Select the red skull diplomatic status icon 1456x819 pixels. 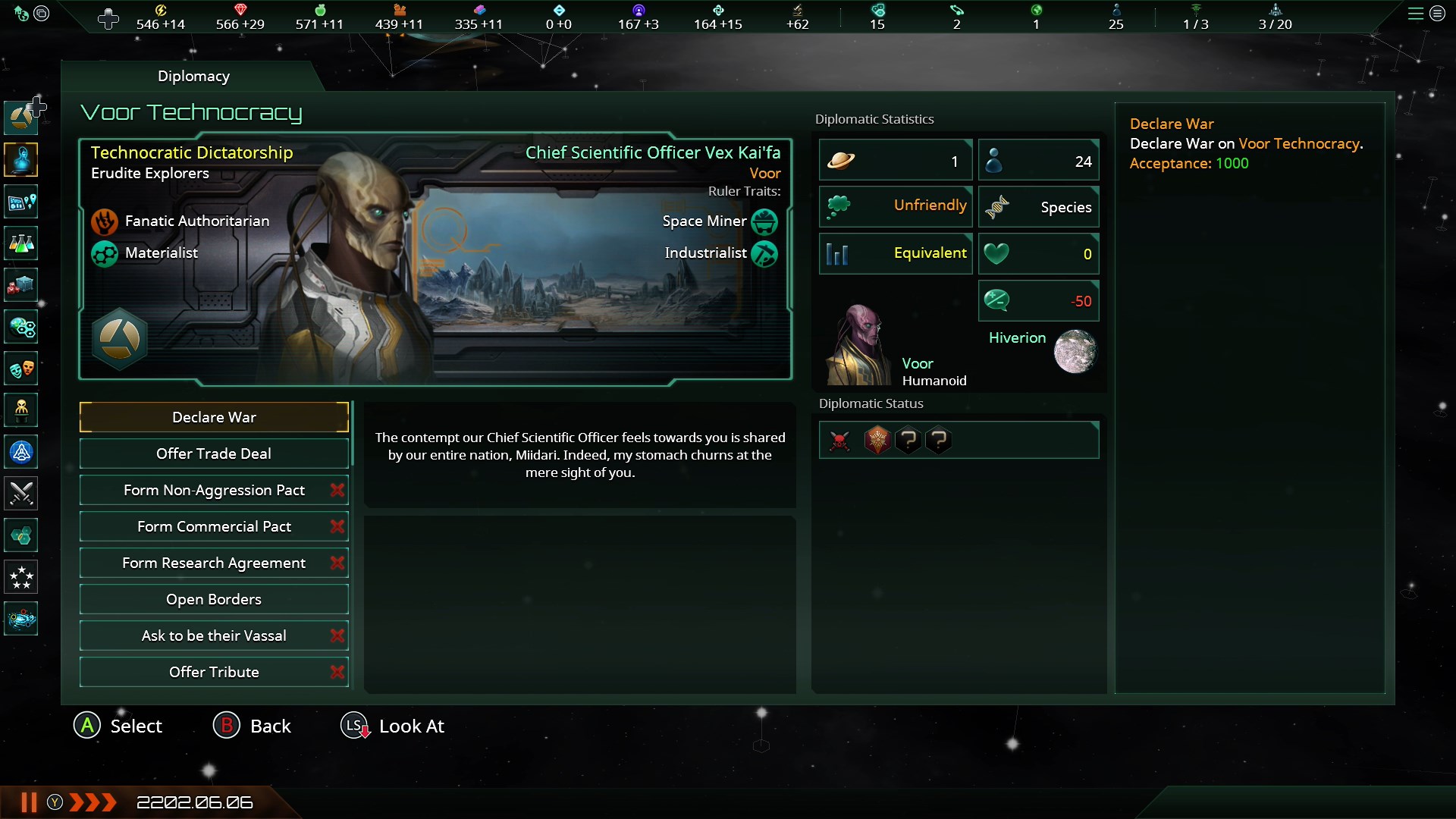click(x=839, y=441)
